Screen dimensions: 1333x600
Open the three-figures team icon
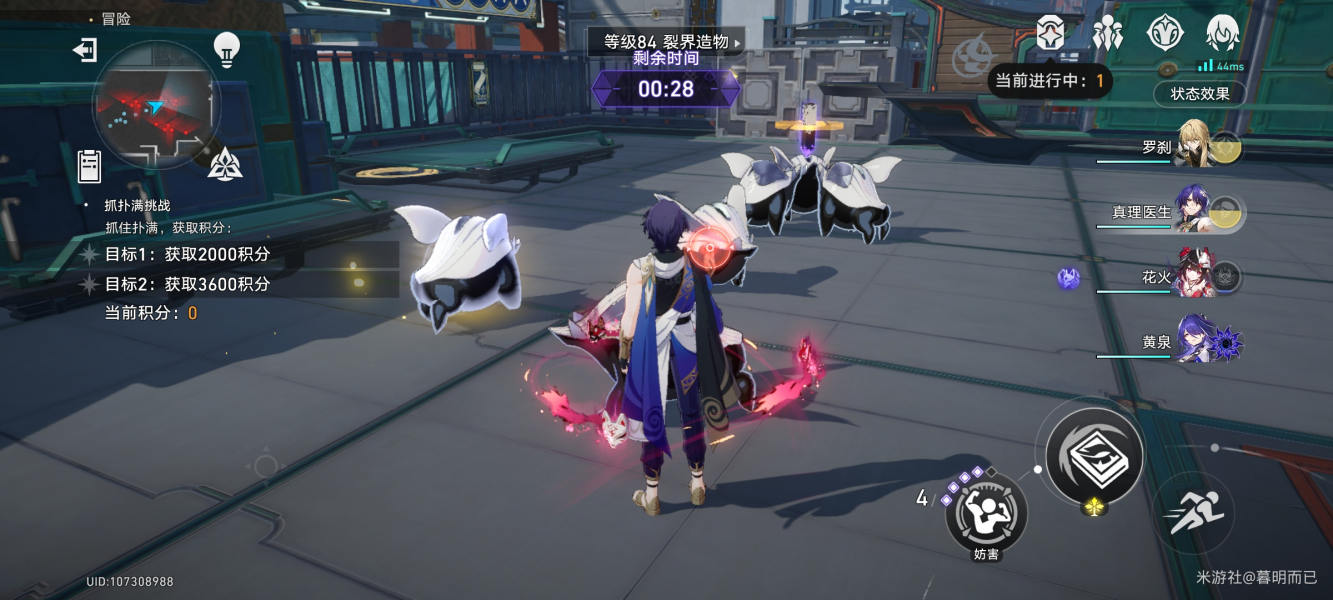coord(1107,34)
